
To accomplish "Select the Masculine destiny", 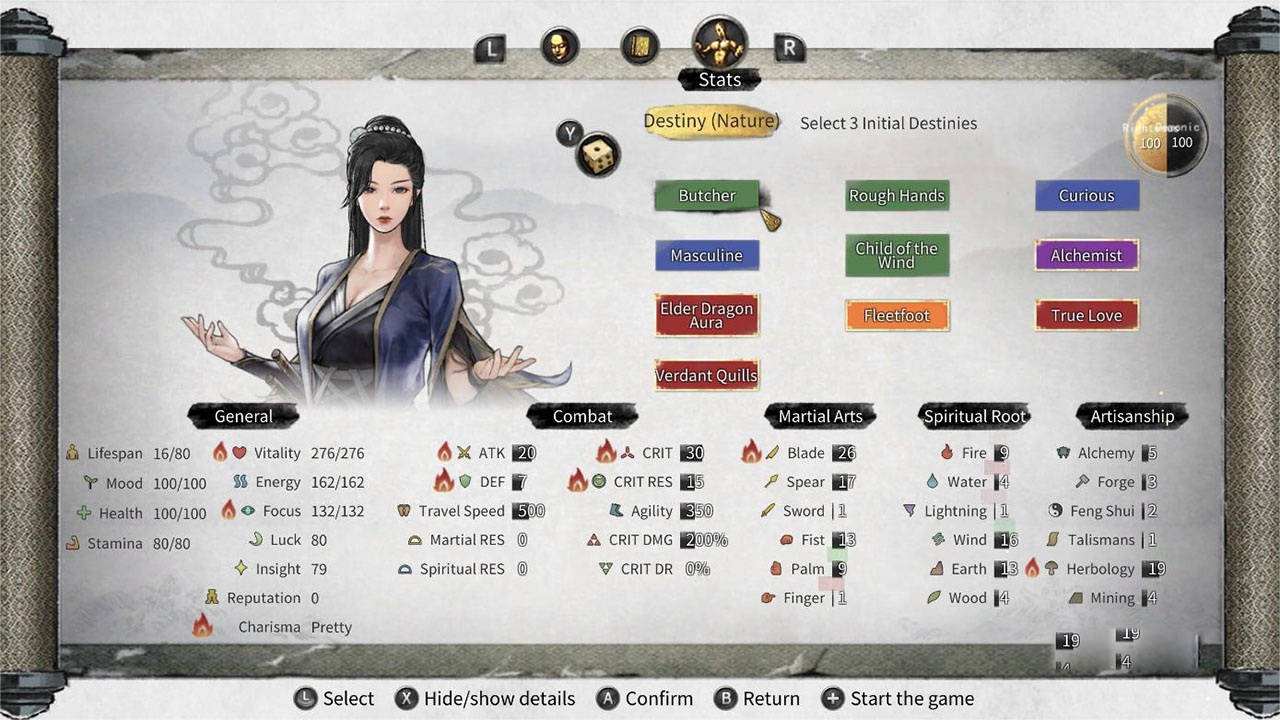I will click(x=706, y=256).
